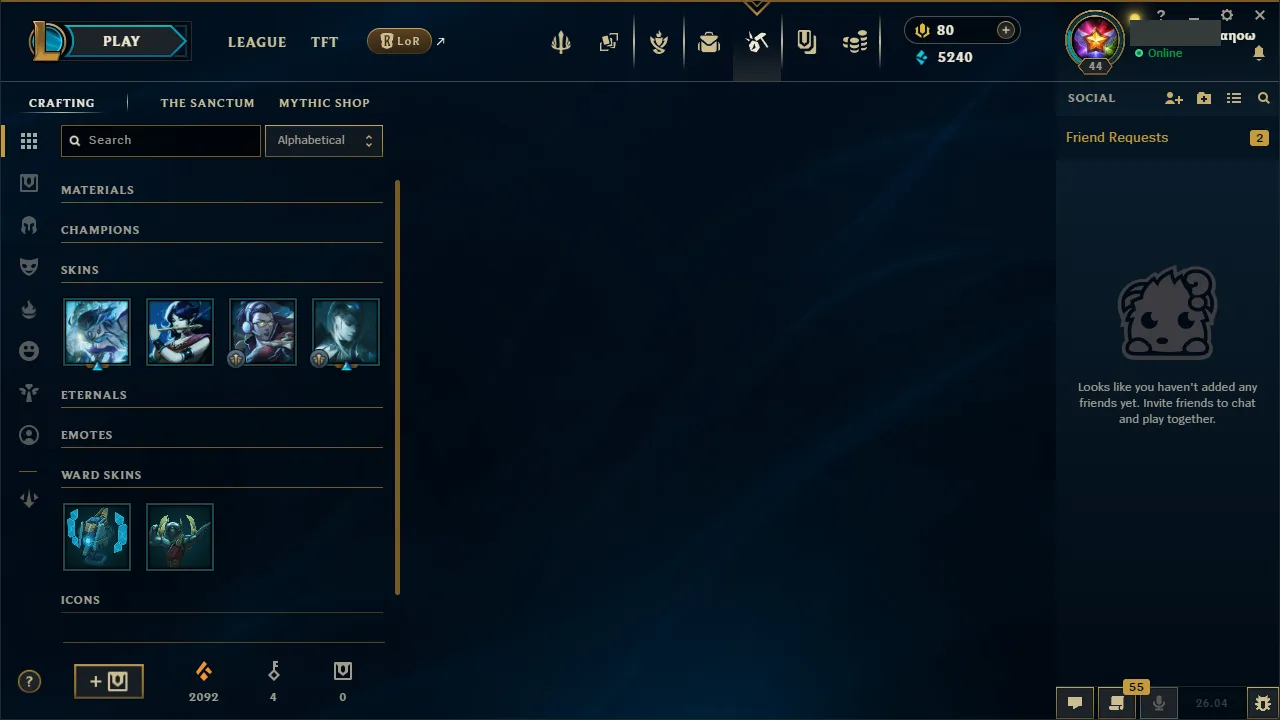Open the Clash trophy icon
Viewport: 1280px width, 720px height.
(659, 41)
